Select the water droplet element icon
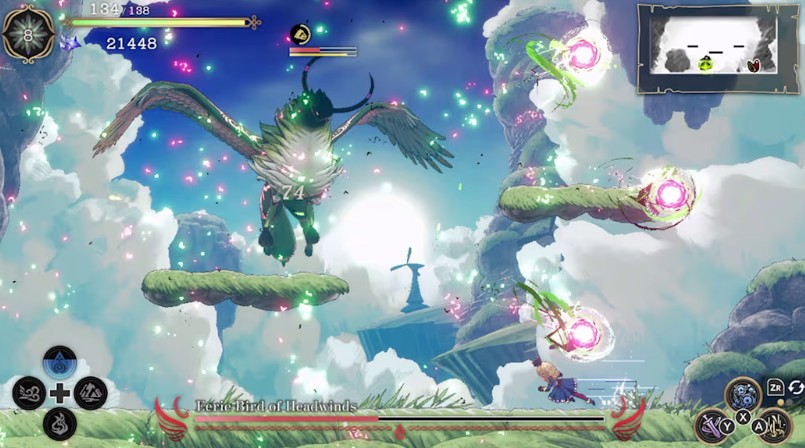The height and width of the screenshot is (448, 805). point(60,364)
